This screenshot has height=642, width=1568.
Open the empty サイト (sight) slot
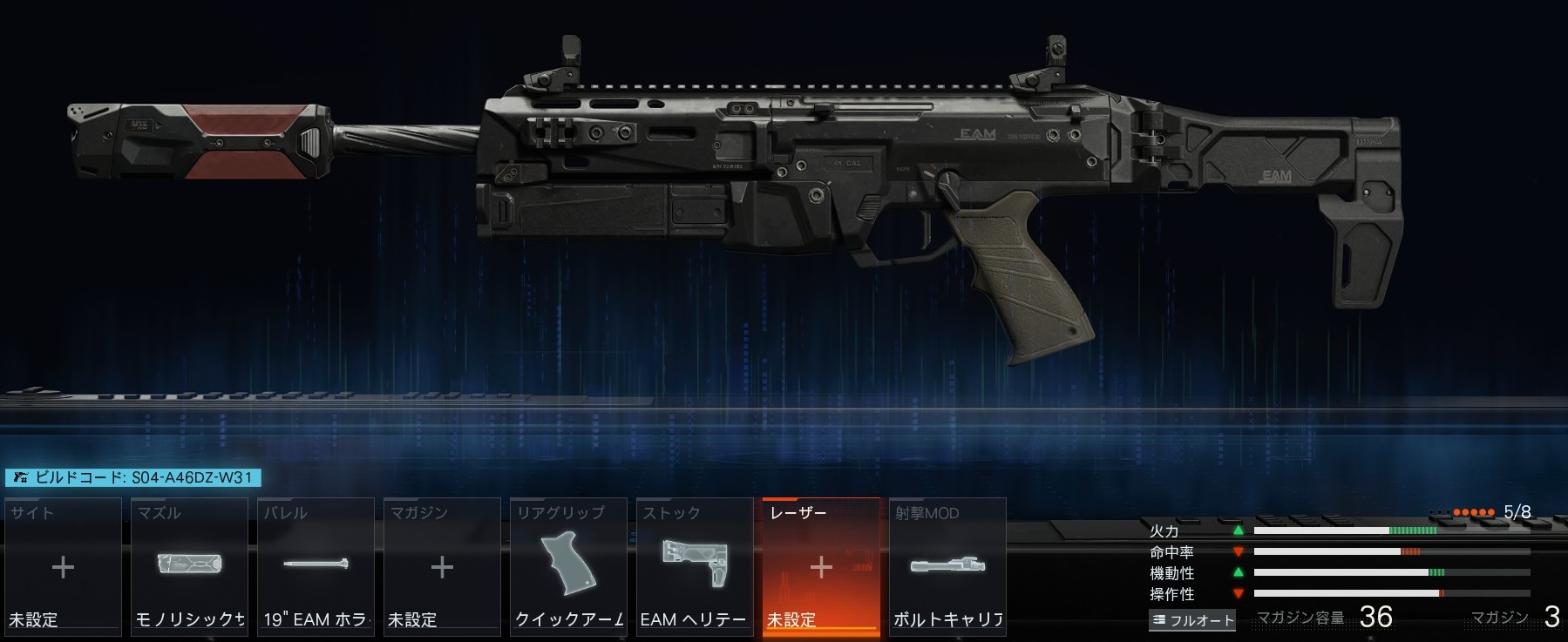tap(63, 566)
